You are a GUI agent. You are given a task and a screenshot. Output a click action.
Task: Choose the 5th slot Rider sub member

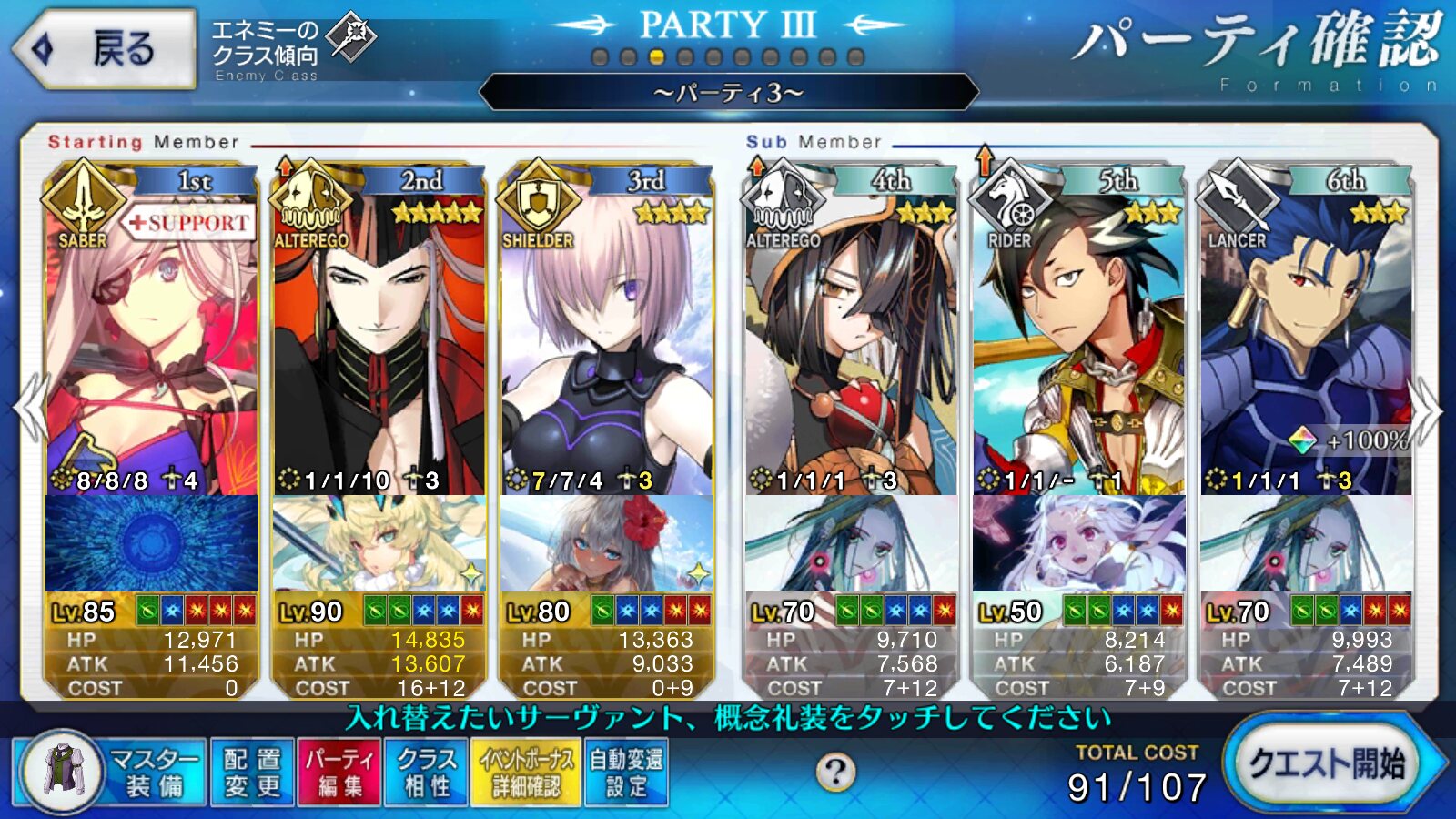(1078, 346)
